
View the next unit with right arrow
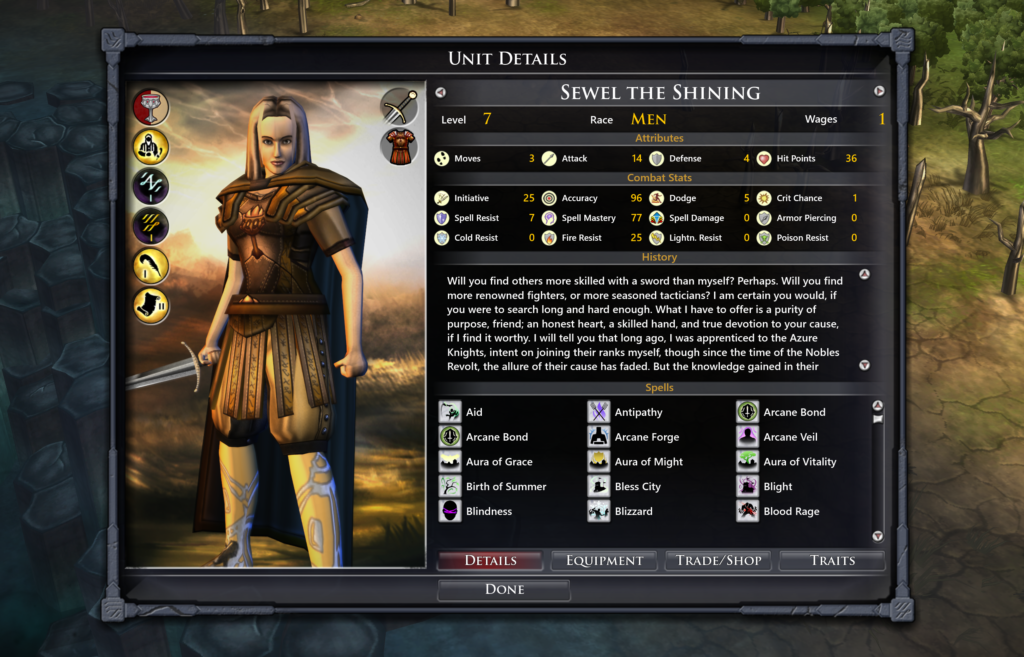coord(879,91)
